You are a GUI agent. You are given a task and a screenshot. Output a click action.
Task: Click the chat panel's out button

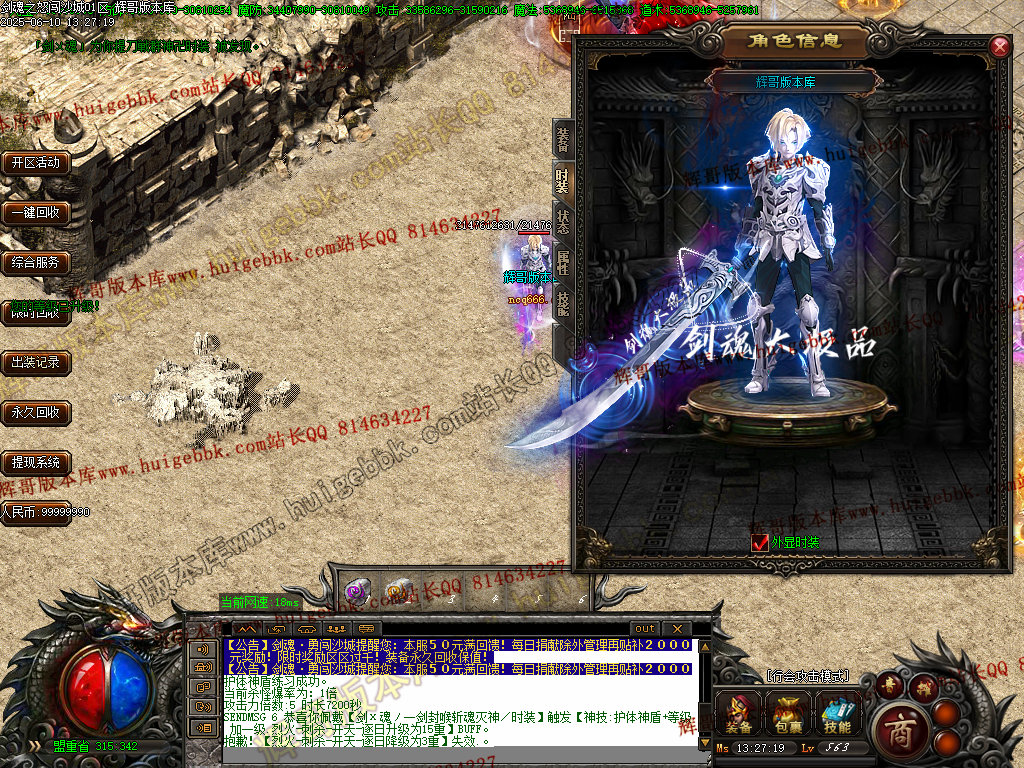click(x=645, y=629)
